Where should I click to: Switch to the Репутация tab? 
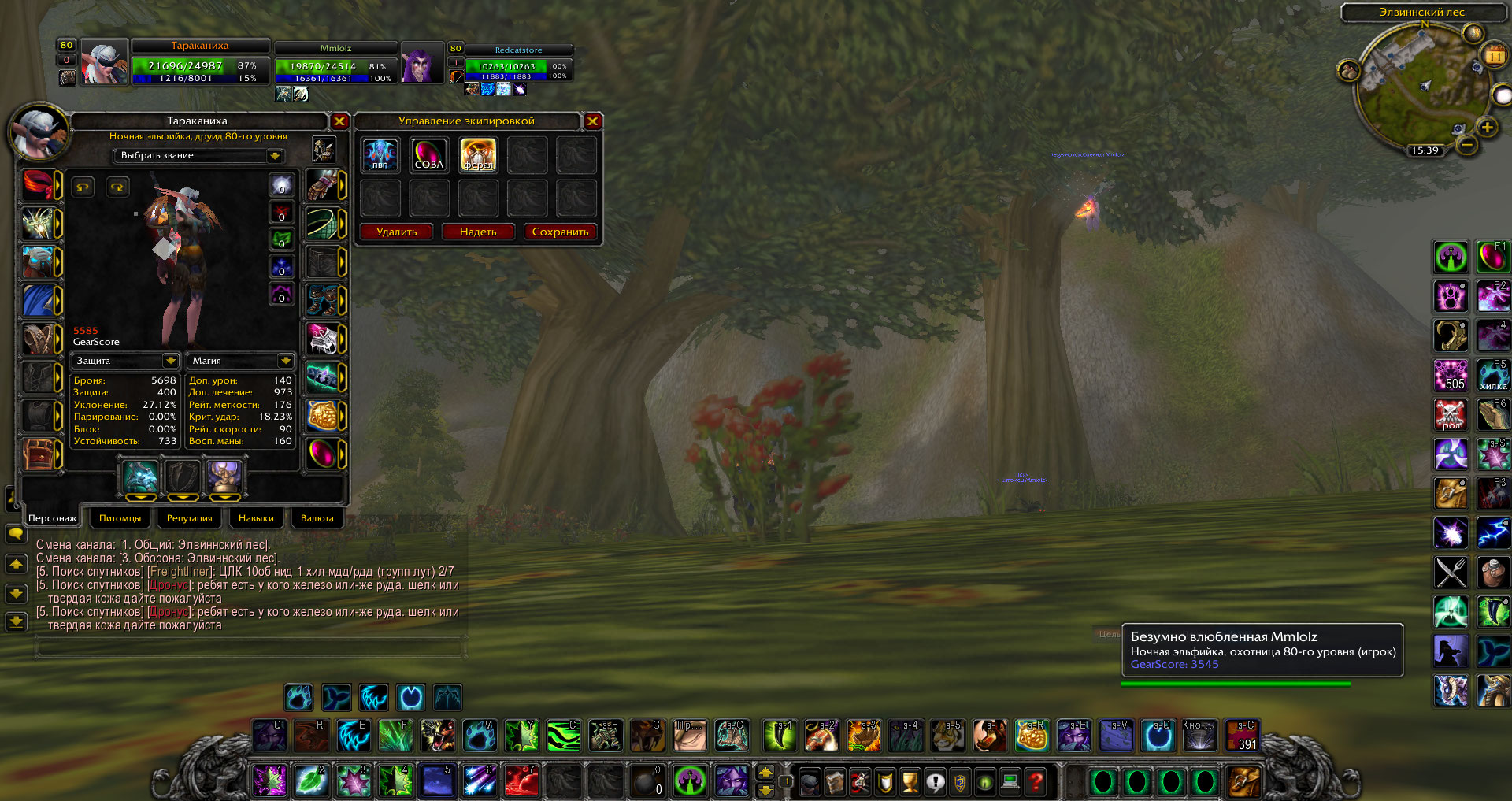point(189,518)
